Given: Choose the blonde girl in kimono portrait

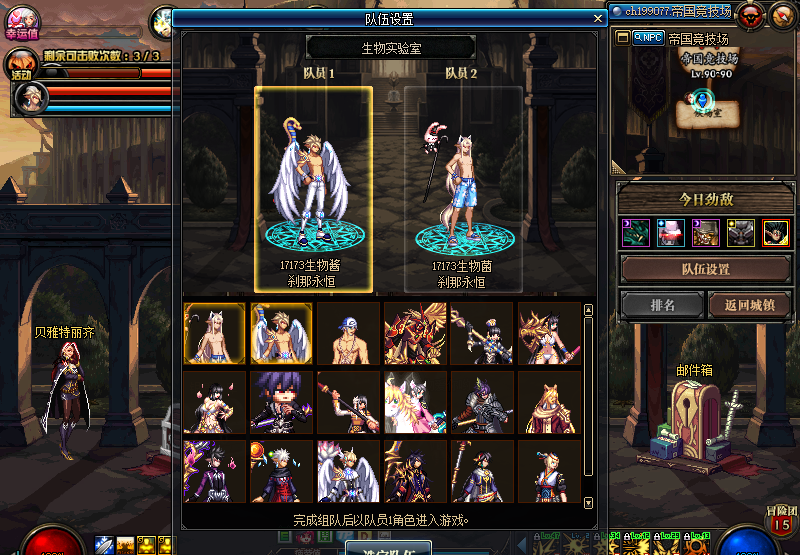Looking at the screenshot, I should pyautogui.click(x=549, y=470).
